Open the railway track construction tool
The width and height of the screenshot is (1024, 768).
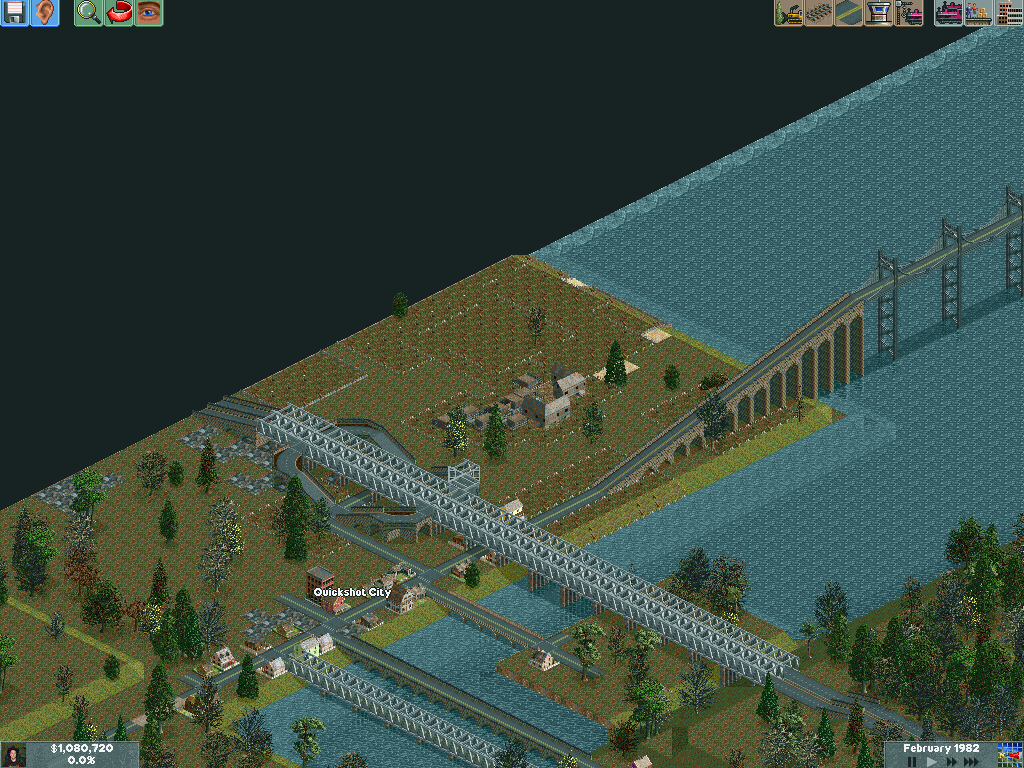click(x=819, y=13)
